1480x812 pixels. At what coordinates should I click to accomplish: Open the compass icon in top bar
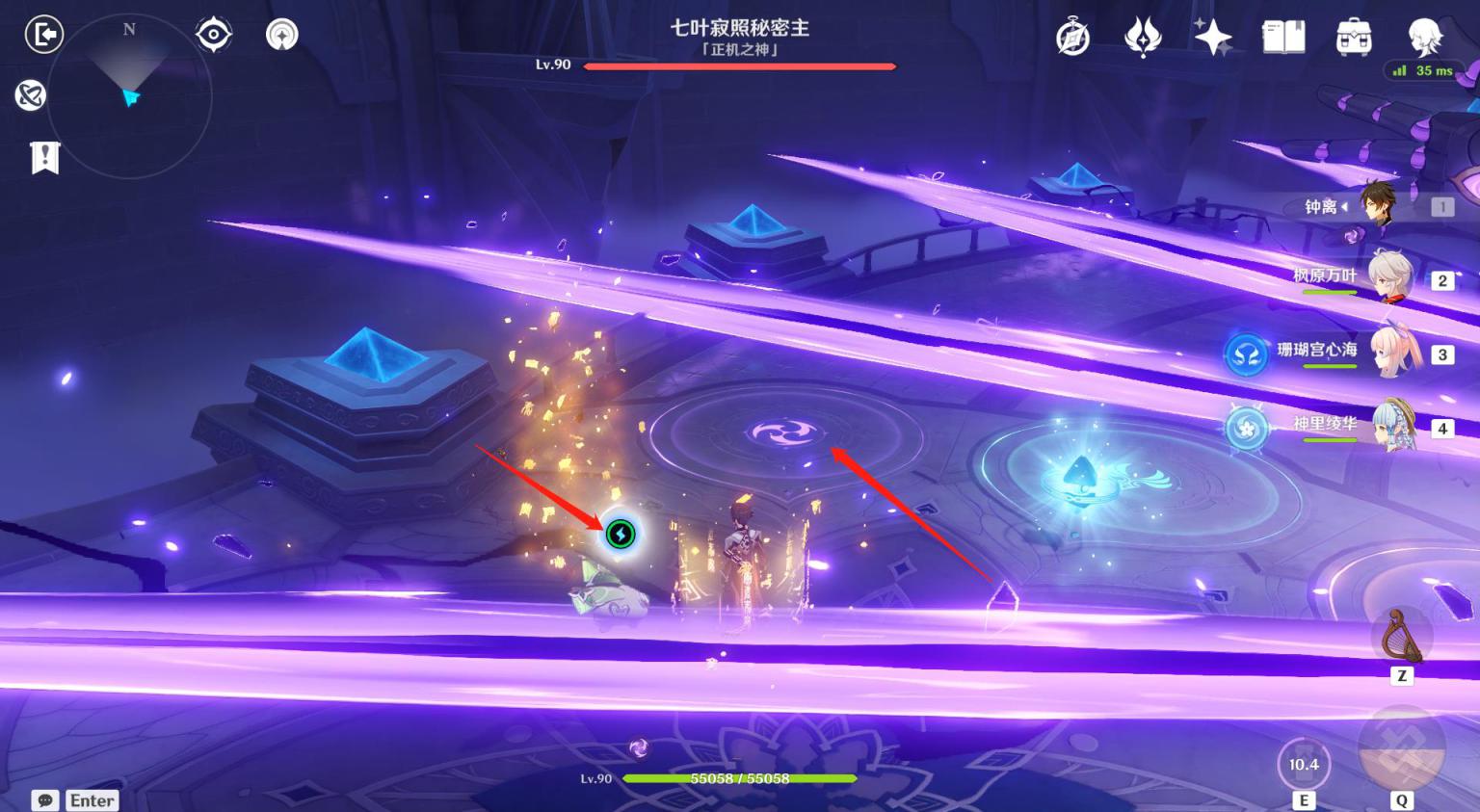pyautogui.click(x=1072, y=38)
